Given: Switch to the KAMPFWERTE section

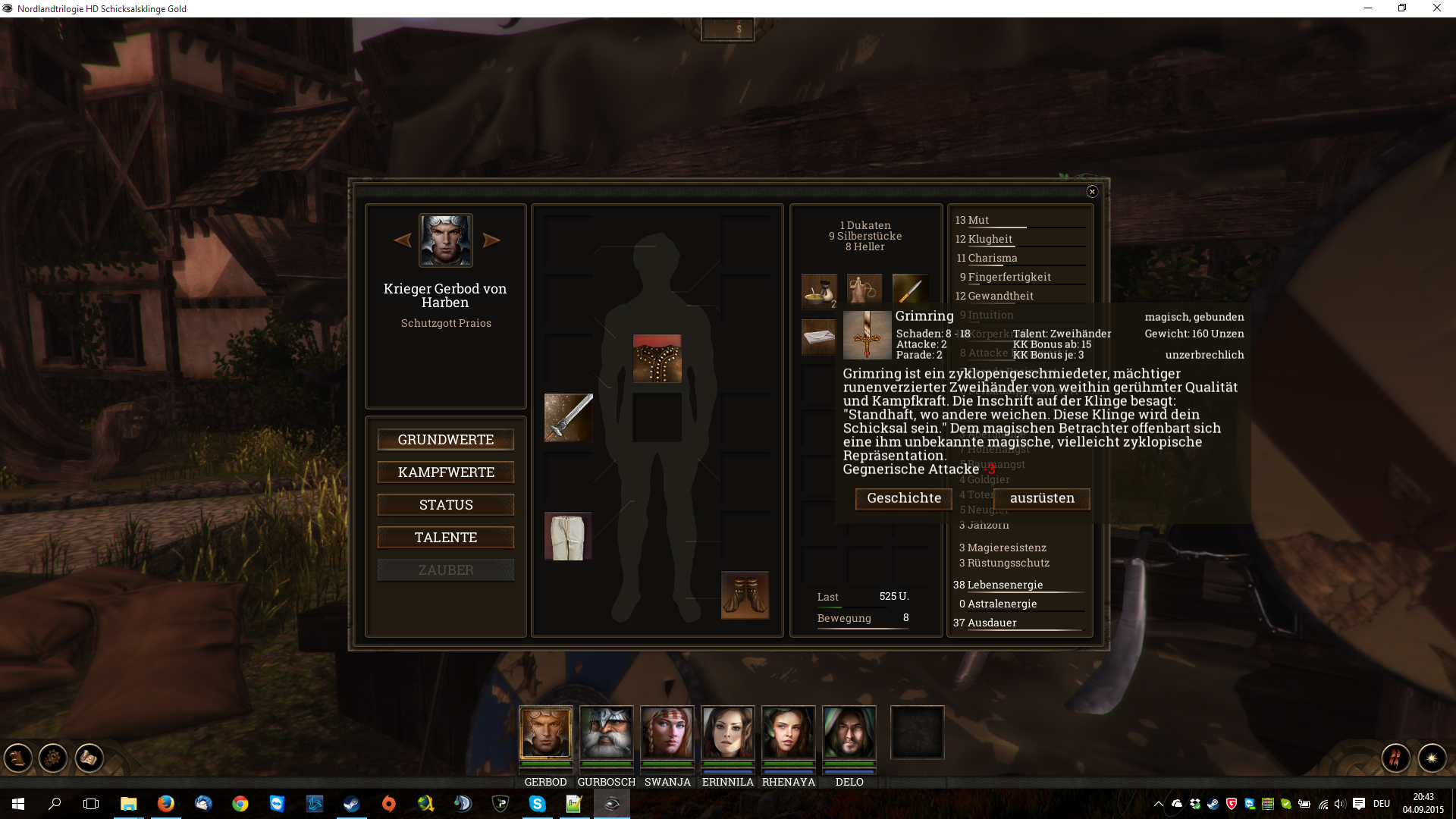Looking at the screenshot, I should 446,472.
